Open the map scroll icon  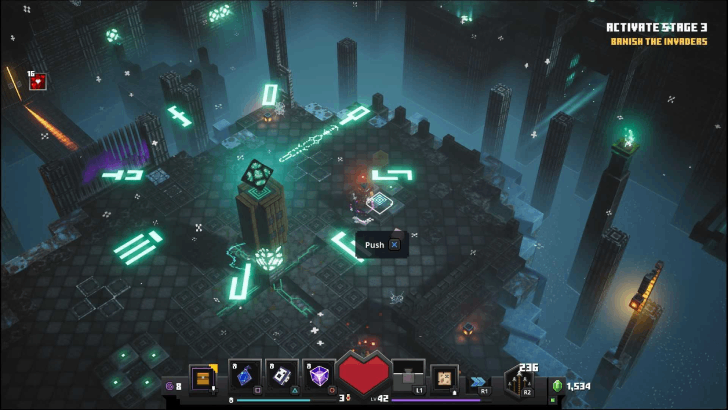pos(444,378)
